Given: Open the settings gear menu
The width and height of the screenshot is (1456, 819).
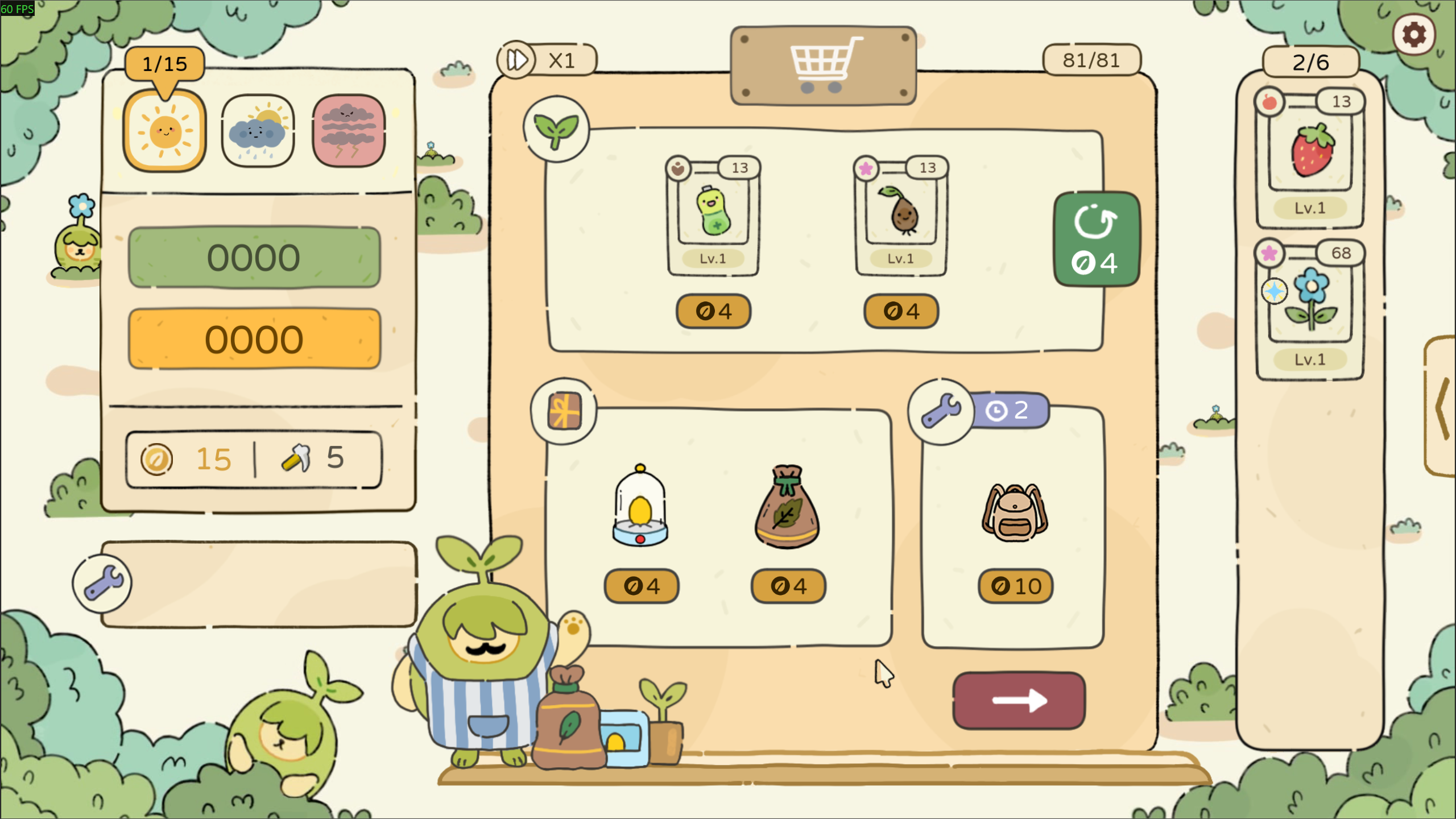Looking at the screenshot, I should tap(1413, 35).
